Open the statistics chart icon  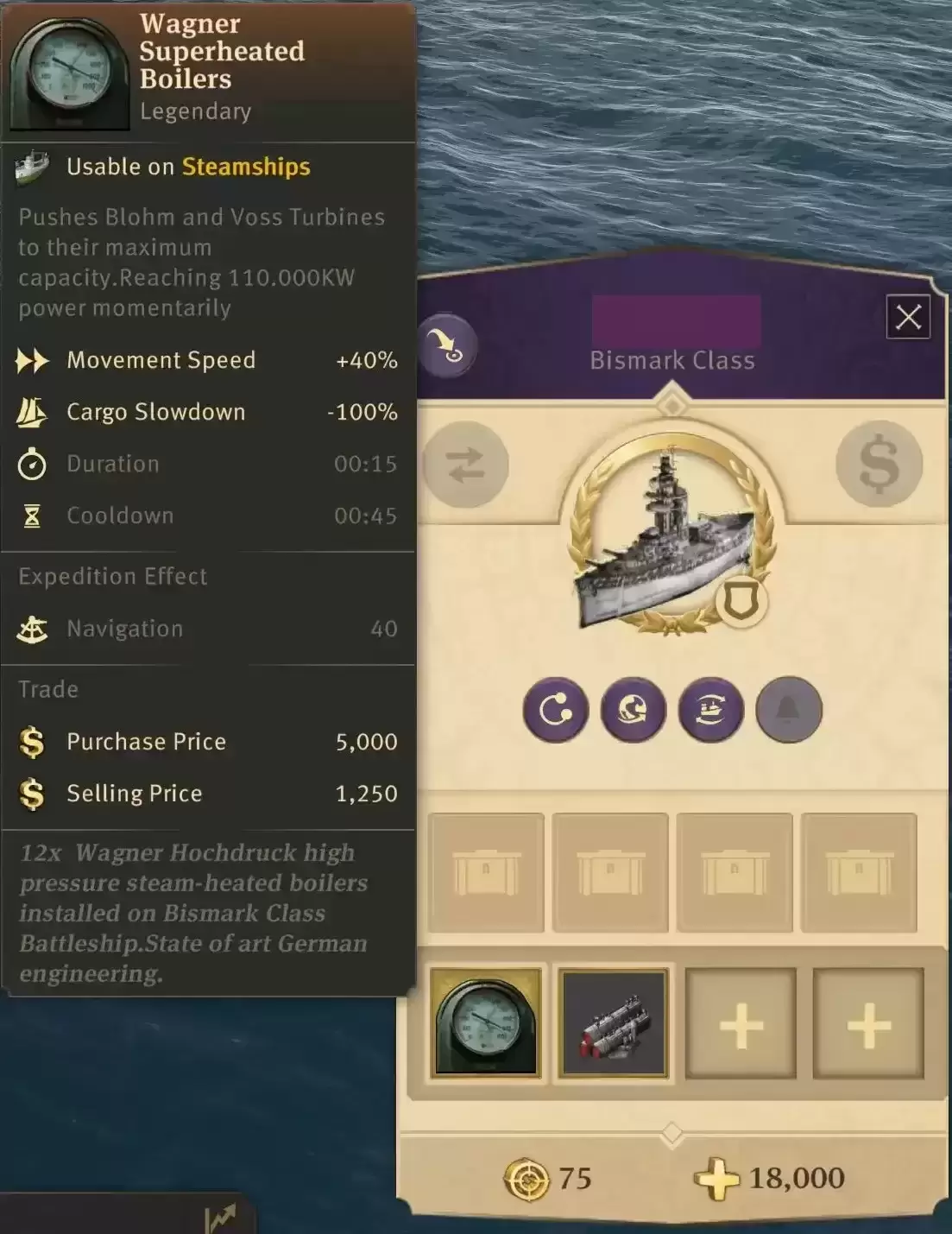pyautogui.click(x=220, y=1218)
